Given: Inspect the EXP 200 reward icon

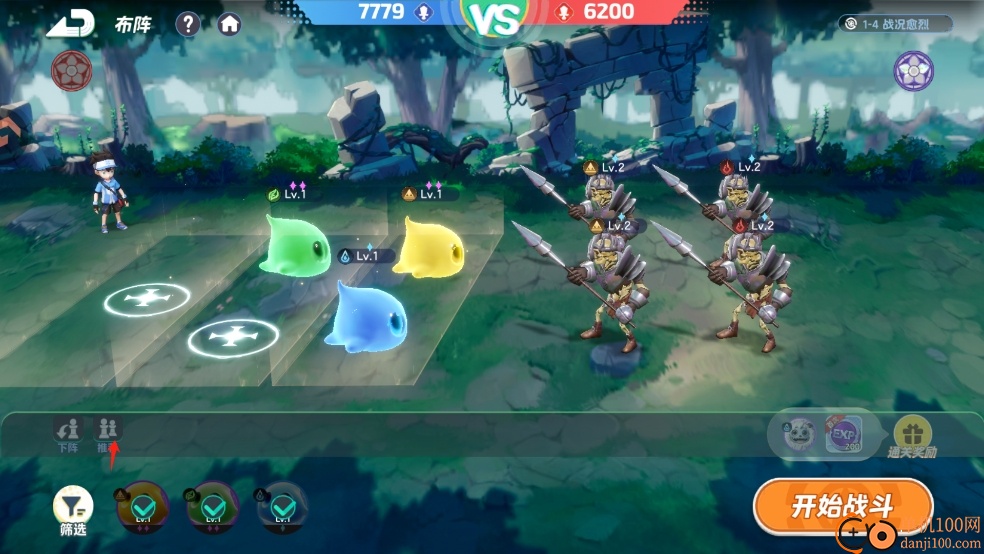Looking at the screenshot, I should [x=843, y=435].
